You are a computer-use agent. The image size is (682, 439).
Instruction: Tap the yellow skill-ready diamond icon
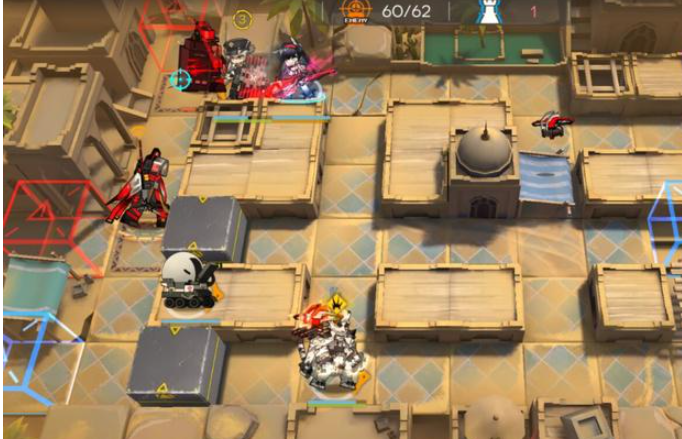point(338,298)
